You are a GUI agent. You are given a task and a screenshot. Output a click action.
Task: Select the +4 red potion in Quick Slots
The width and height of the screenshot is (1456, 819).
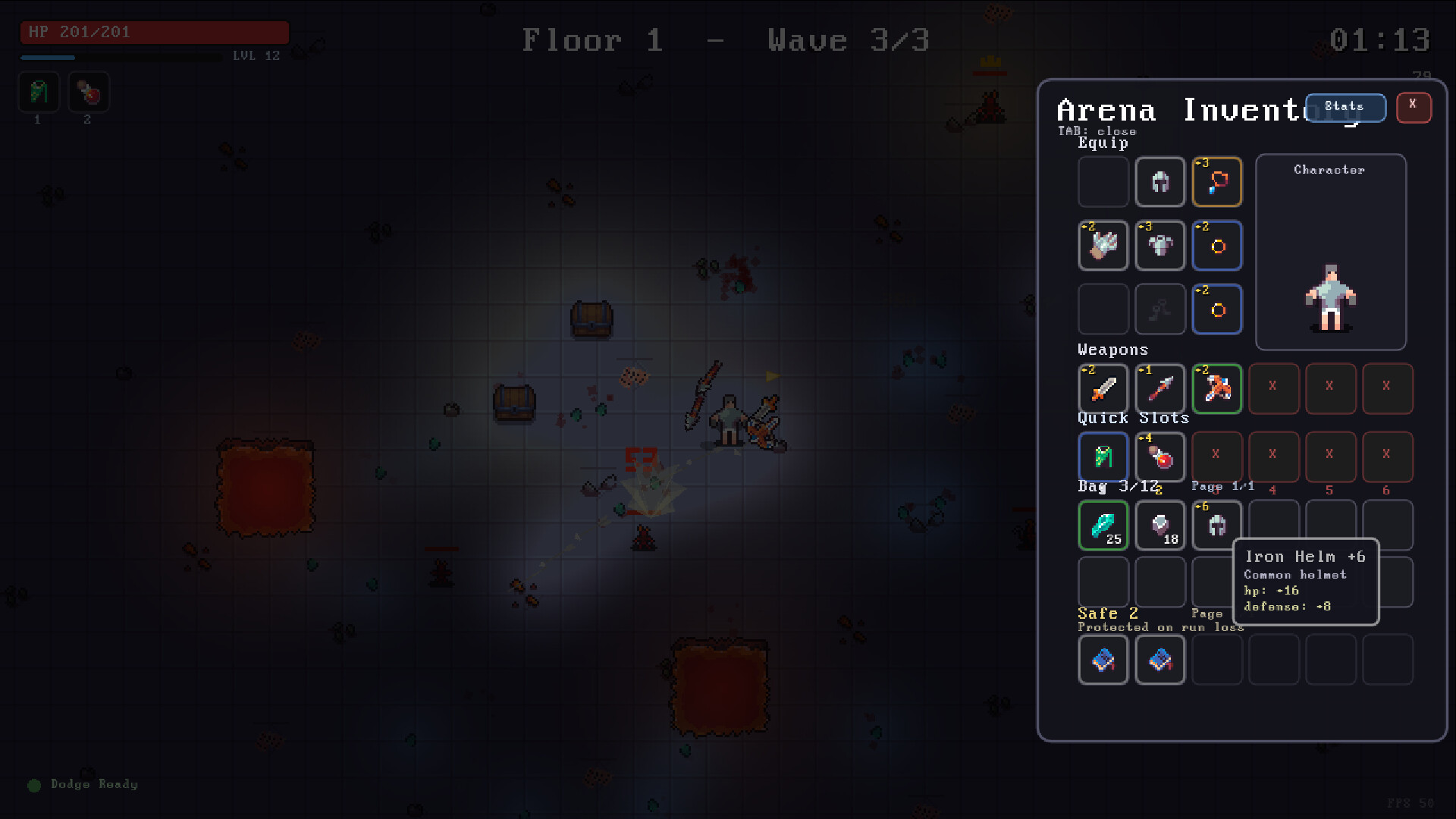[1160, 457]
